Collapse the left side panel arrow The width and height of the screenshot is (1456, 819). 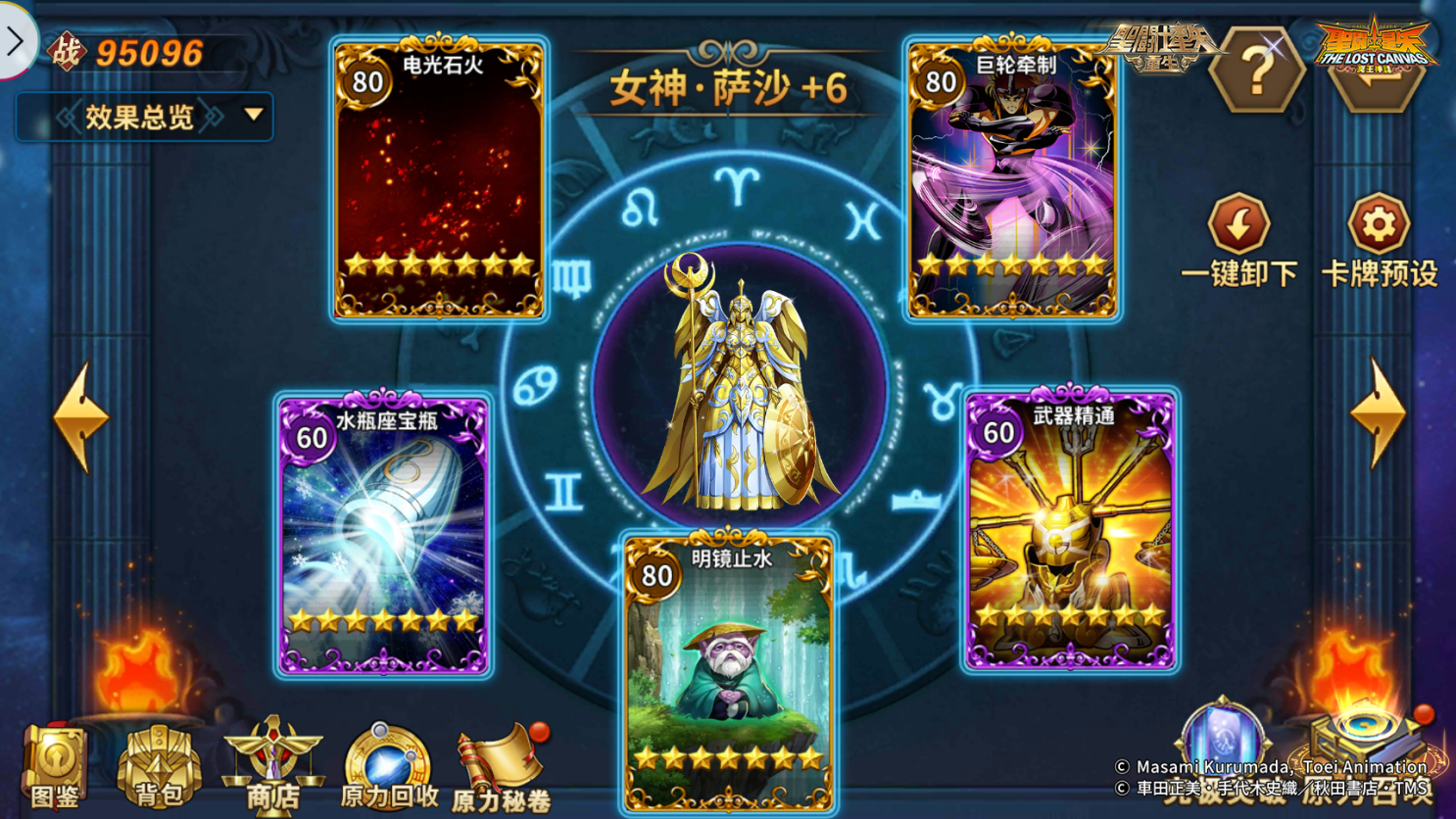[17, 41]
